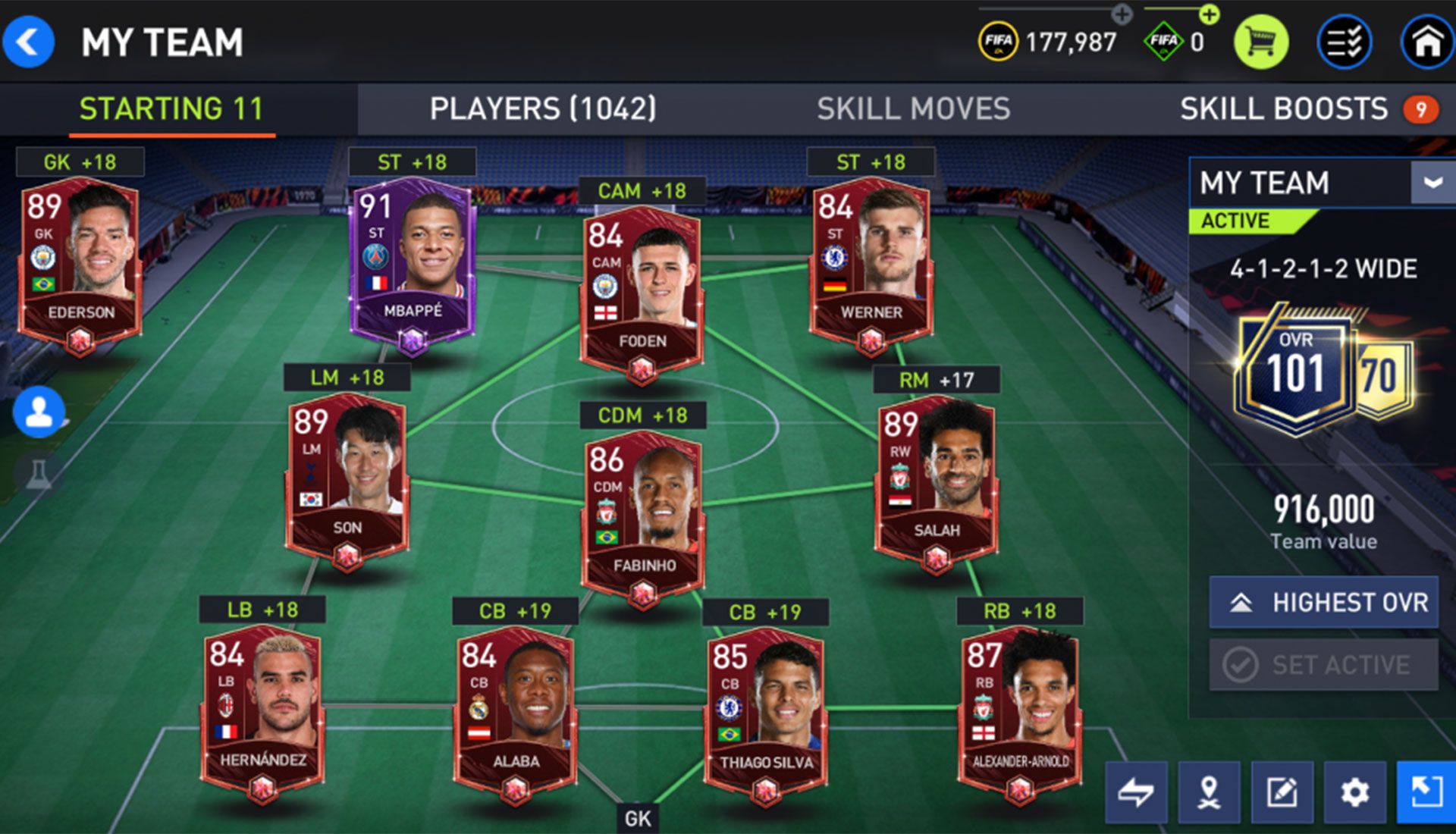Open the gear settings button
Viewport: 1456px width, 834px height.
coord(1354,792)
